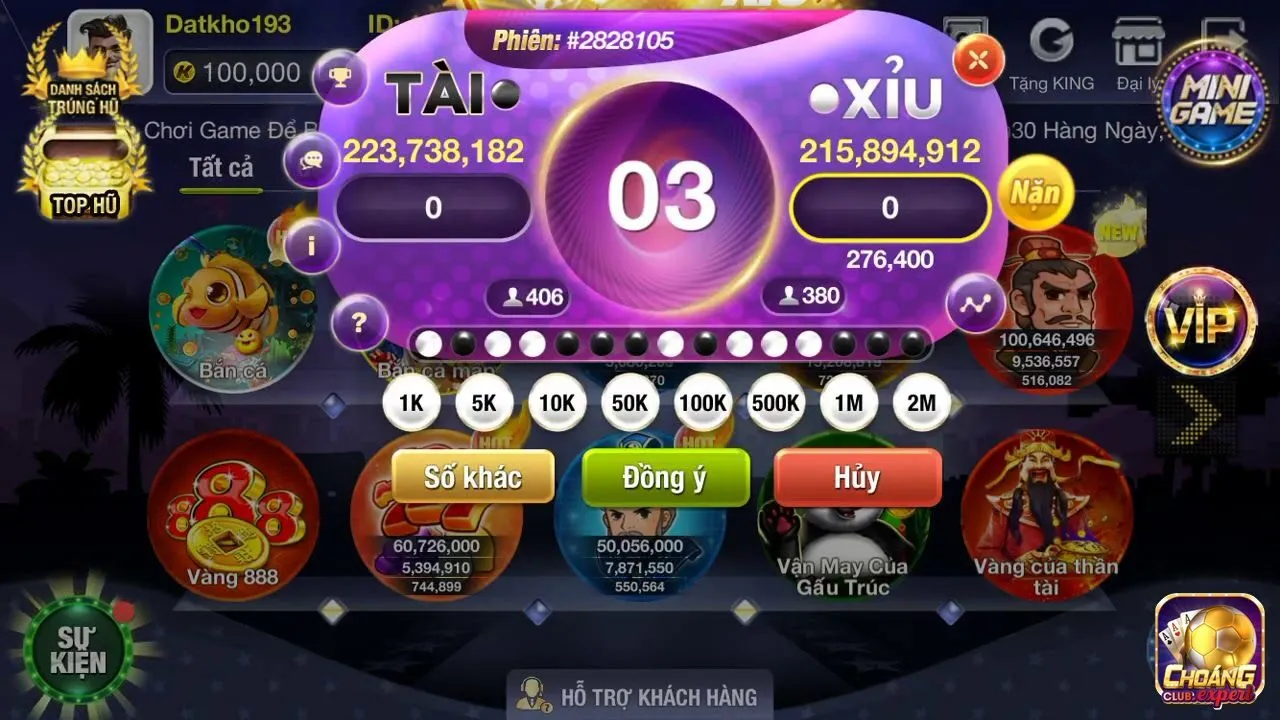The image size is (1280, 720).
Task: Select the 2M bet chip
Action: click(x=921, y=402)
